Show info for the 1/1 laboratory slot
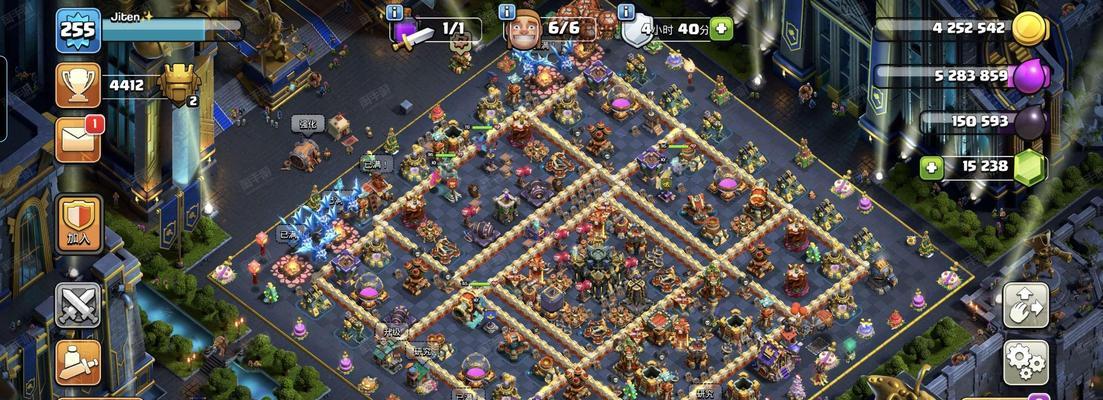Screen dimensions: 1103x400 click(394, 13)
